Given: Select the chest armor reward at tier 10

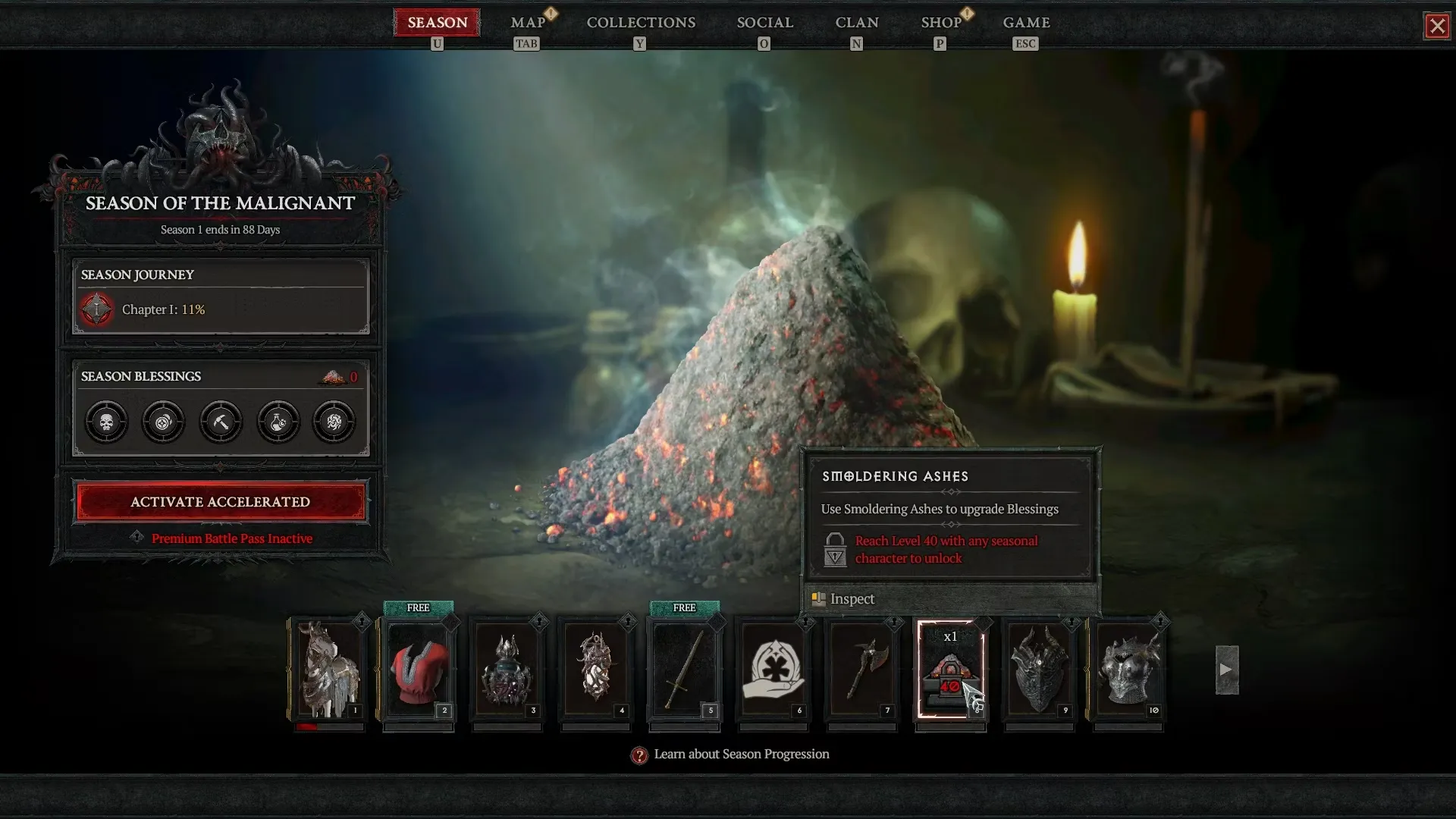Looking at the screenshot, I should click(x=1128, y=669).
